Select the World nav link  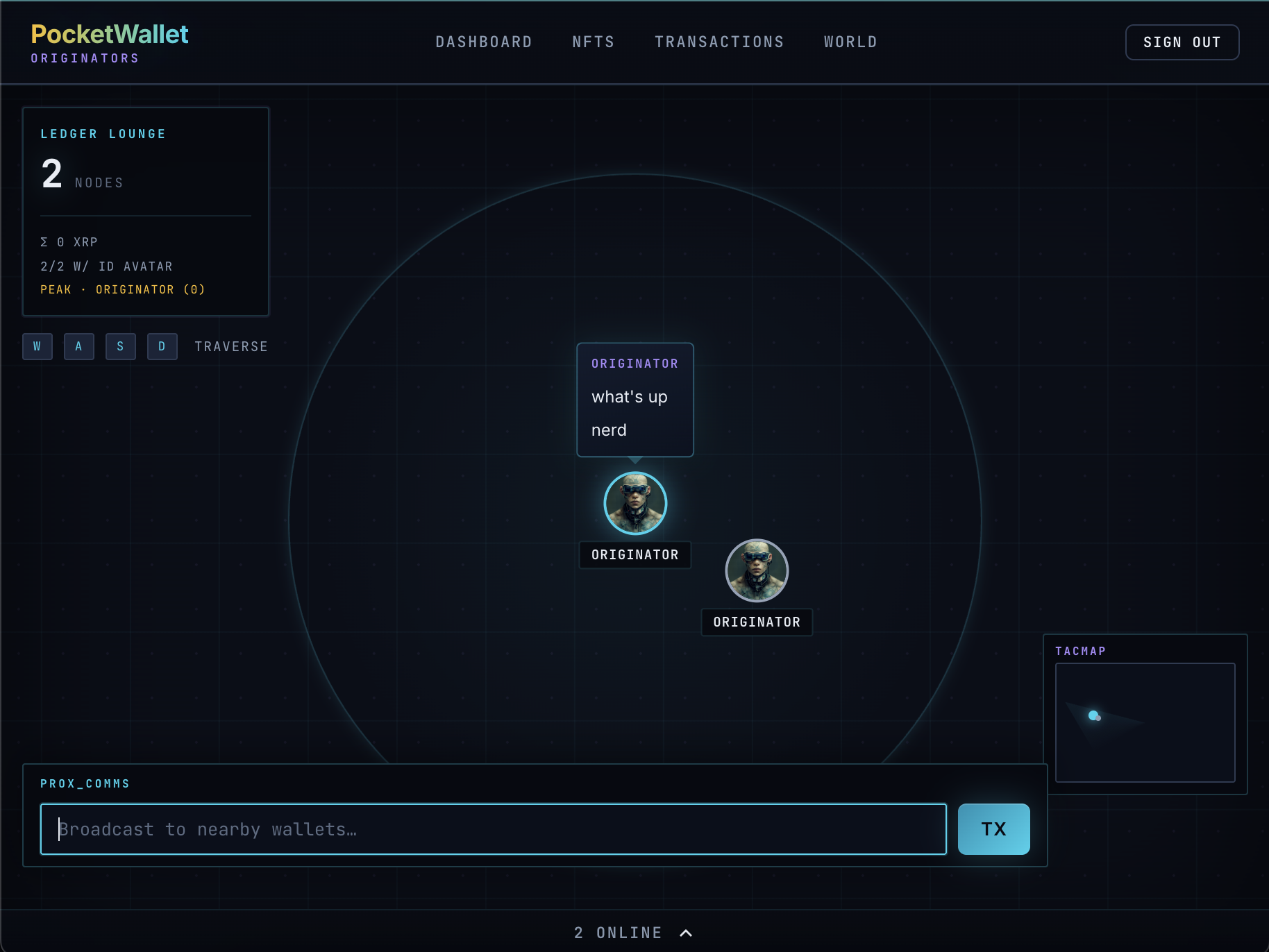click(850, 42)
